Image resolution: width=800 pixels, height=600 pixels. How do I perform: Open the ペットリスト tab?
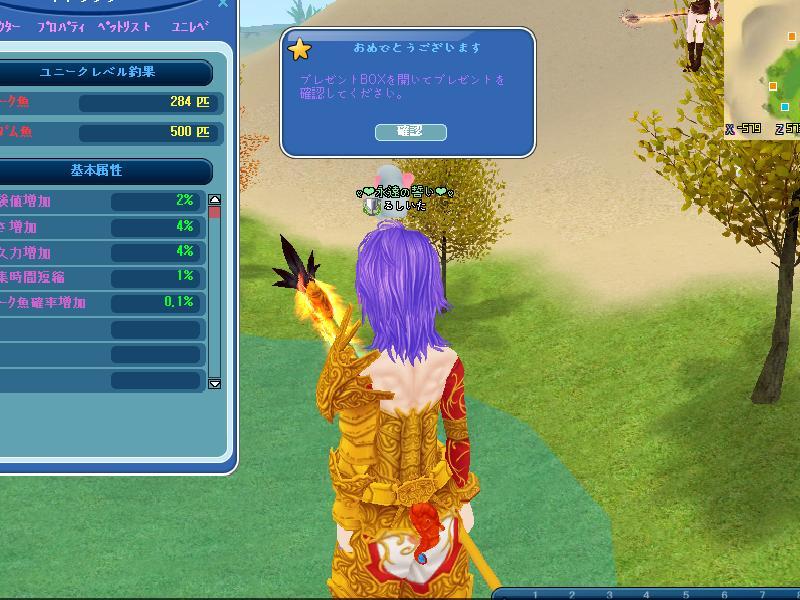click(x=124, y=28)
